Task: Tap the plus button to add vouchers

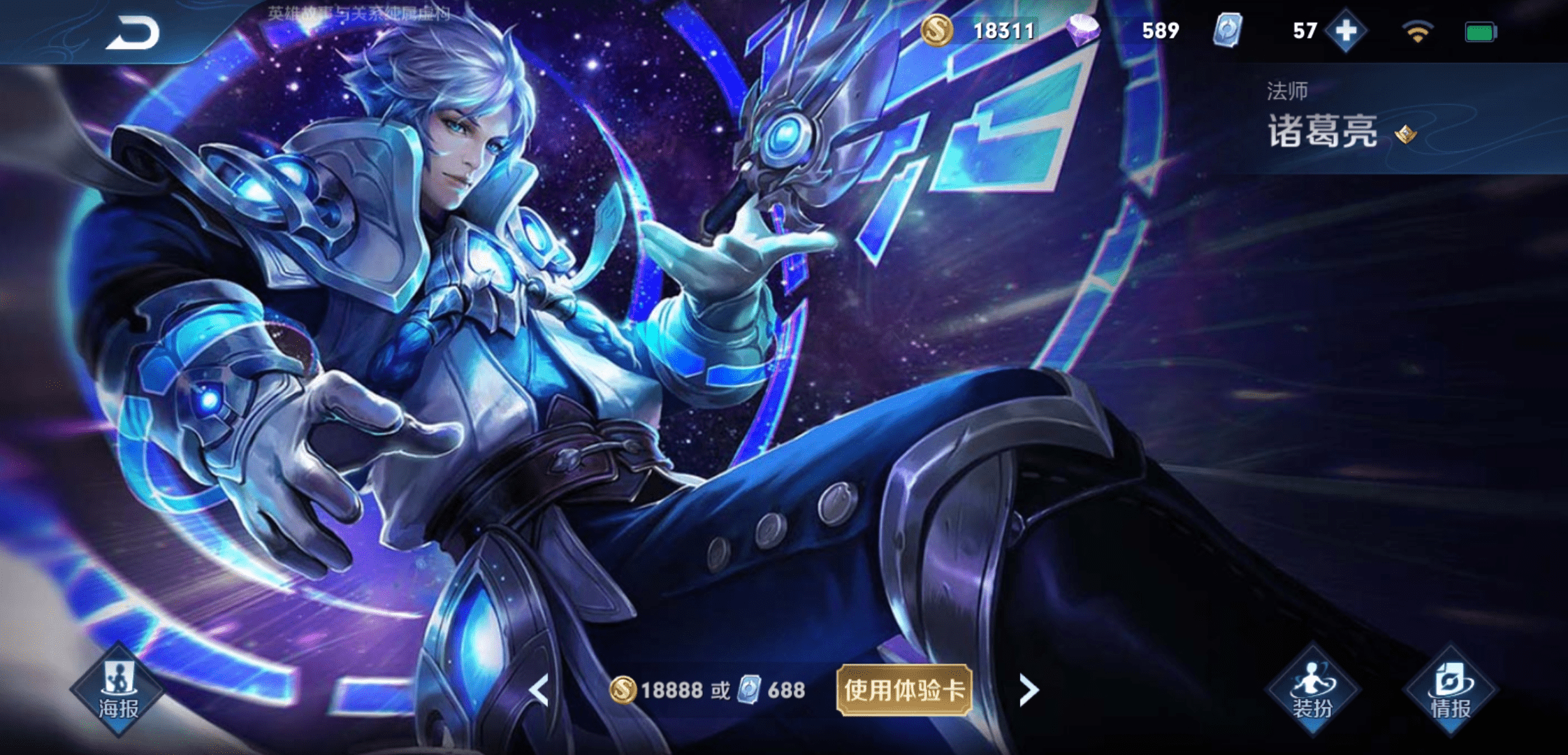Action: click(x=1345, y=31)
